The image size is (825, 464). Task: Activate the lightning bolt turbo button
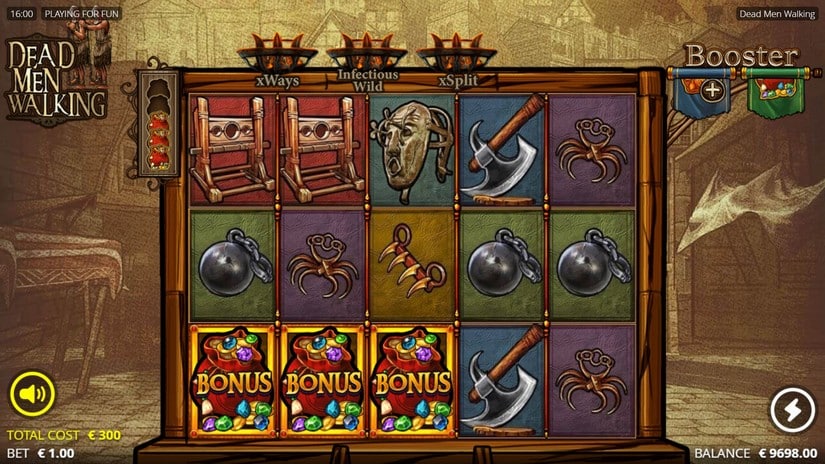(791, 410)
